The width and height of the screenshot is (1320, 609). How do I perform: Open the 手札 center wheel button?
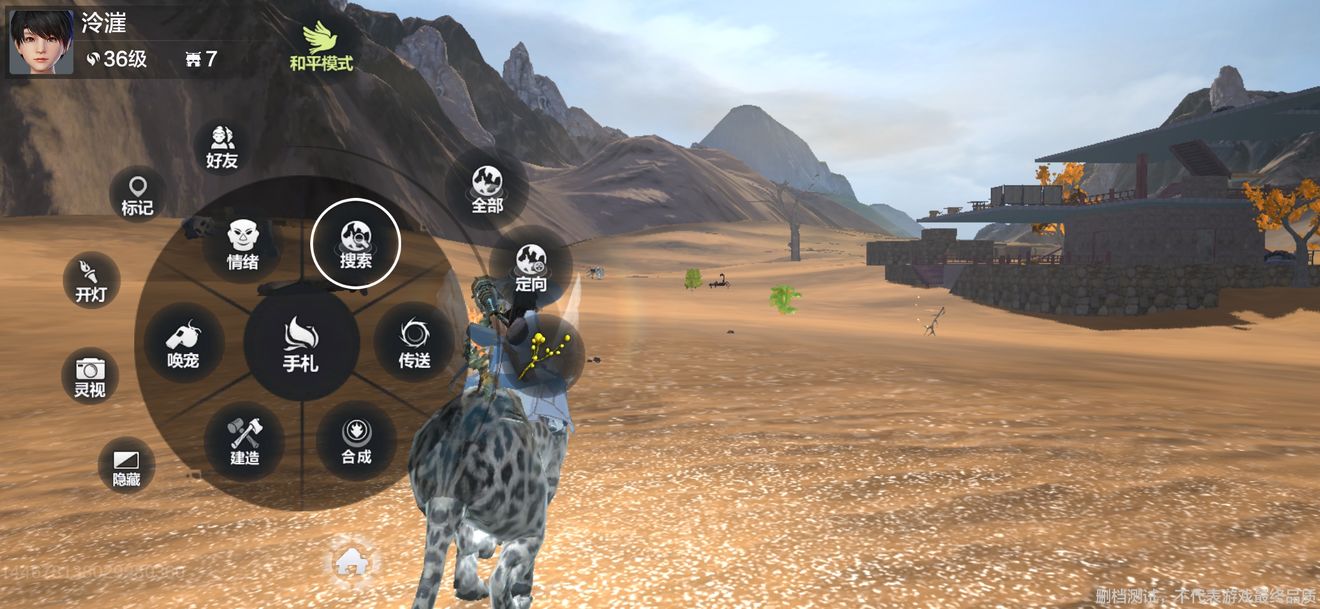pyautogui.click(x=301, y=345)
